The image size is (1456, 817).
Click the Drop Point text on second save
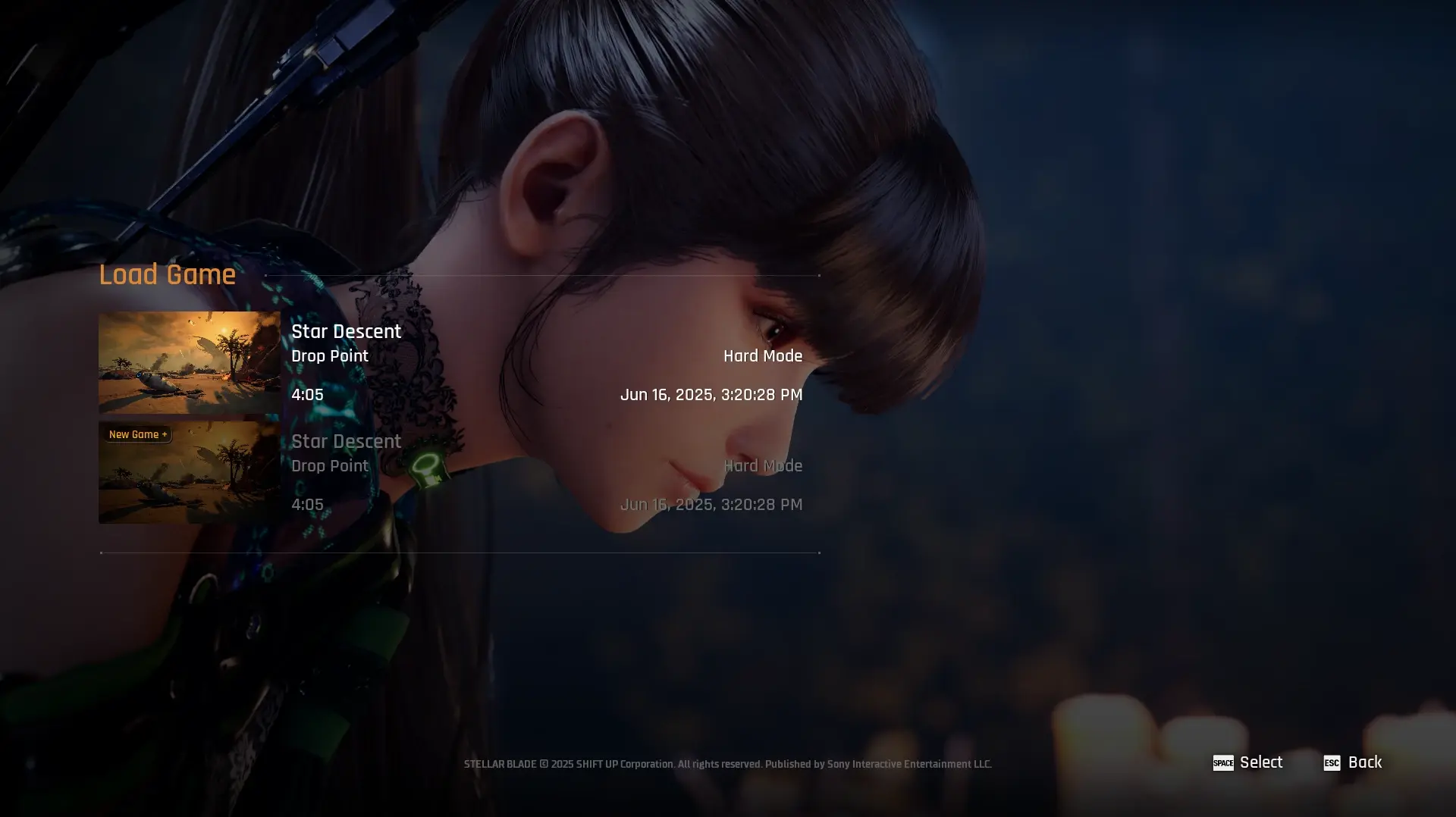(x=330, y=465)
